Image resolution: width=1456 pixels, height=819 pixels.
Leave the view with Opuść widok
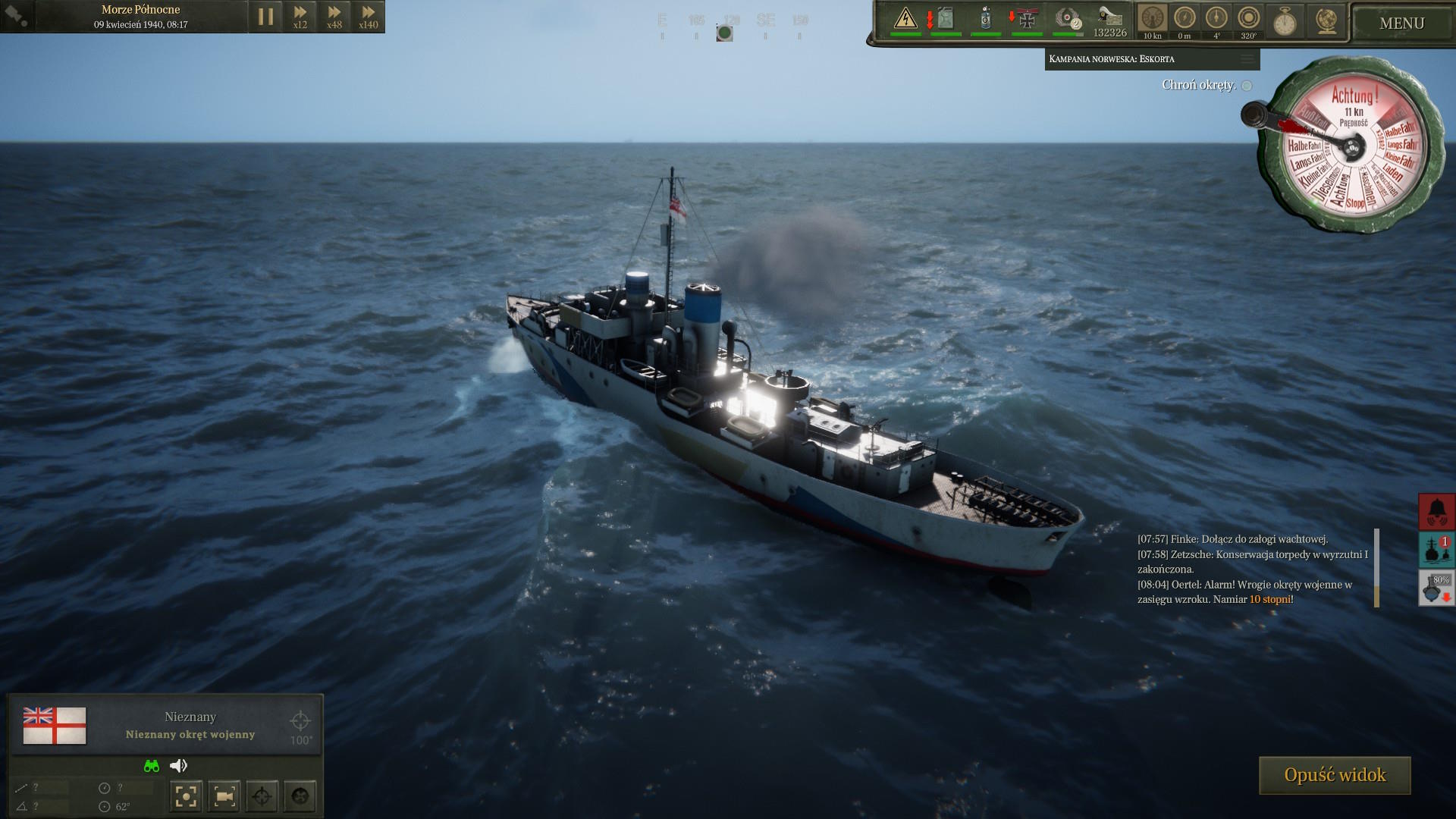(x=1335, y=775)
